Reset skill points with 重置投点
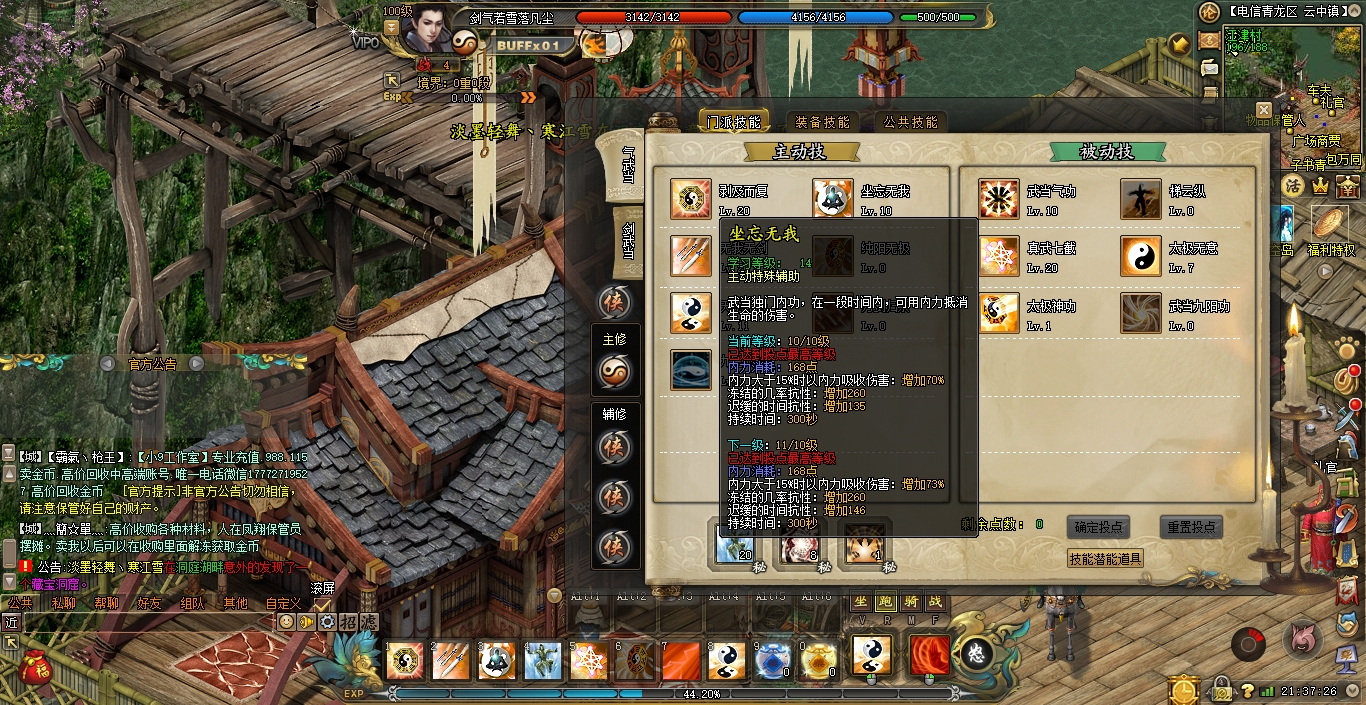 pyautogui.click(x=1191, y=527)
